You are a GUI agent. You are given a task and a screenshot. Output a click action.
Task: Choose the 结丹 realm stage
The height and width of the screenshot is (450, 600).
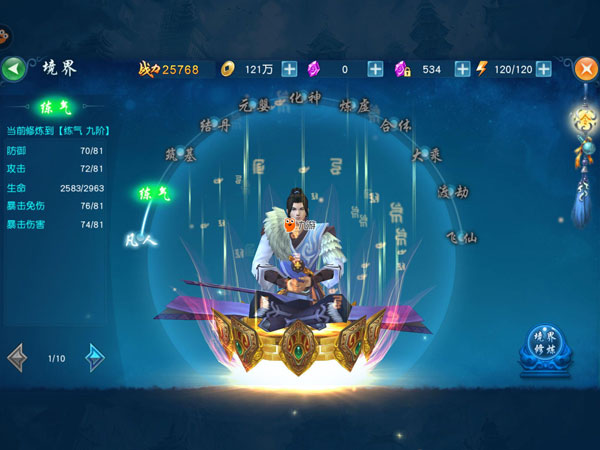pos(215,125)
